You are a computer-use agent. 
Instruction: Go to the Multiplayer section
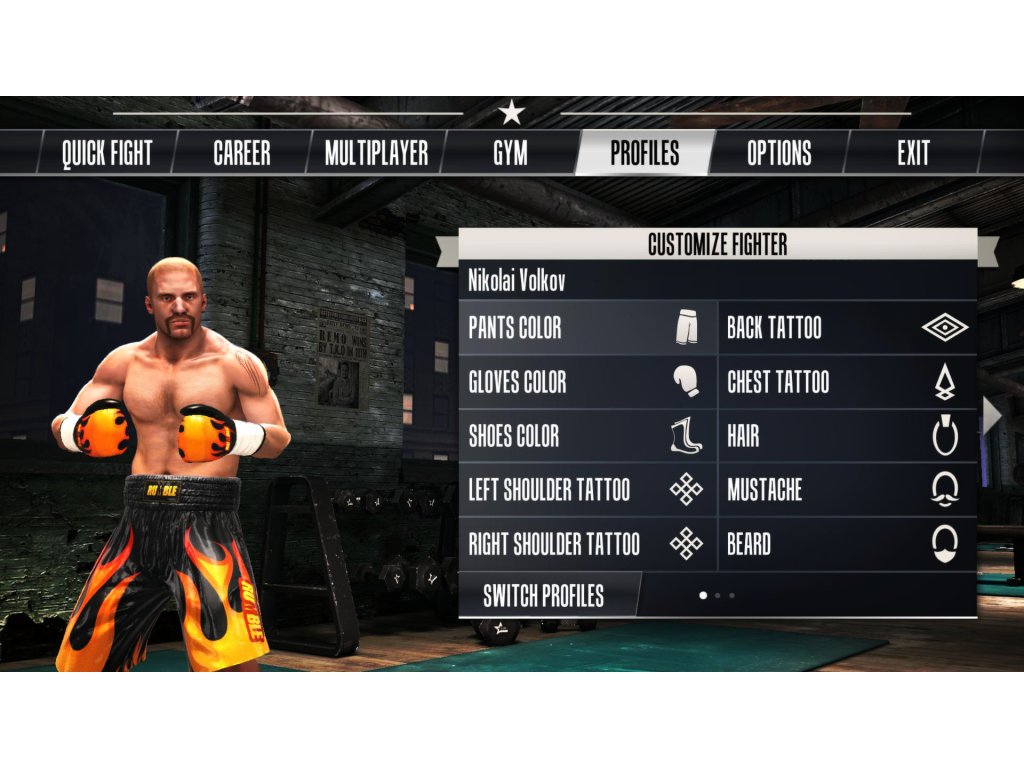point(376,153)
